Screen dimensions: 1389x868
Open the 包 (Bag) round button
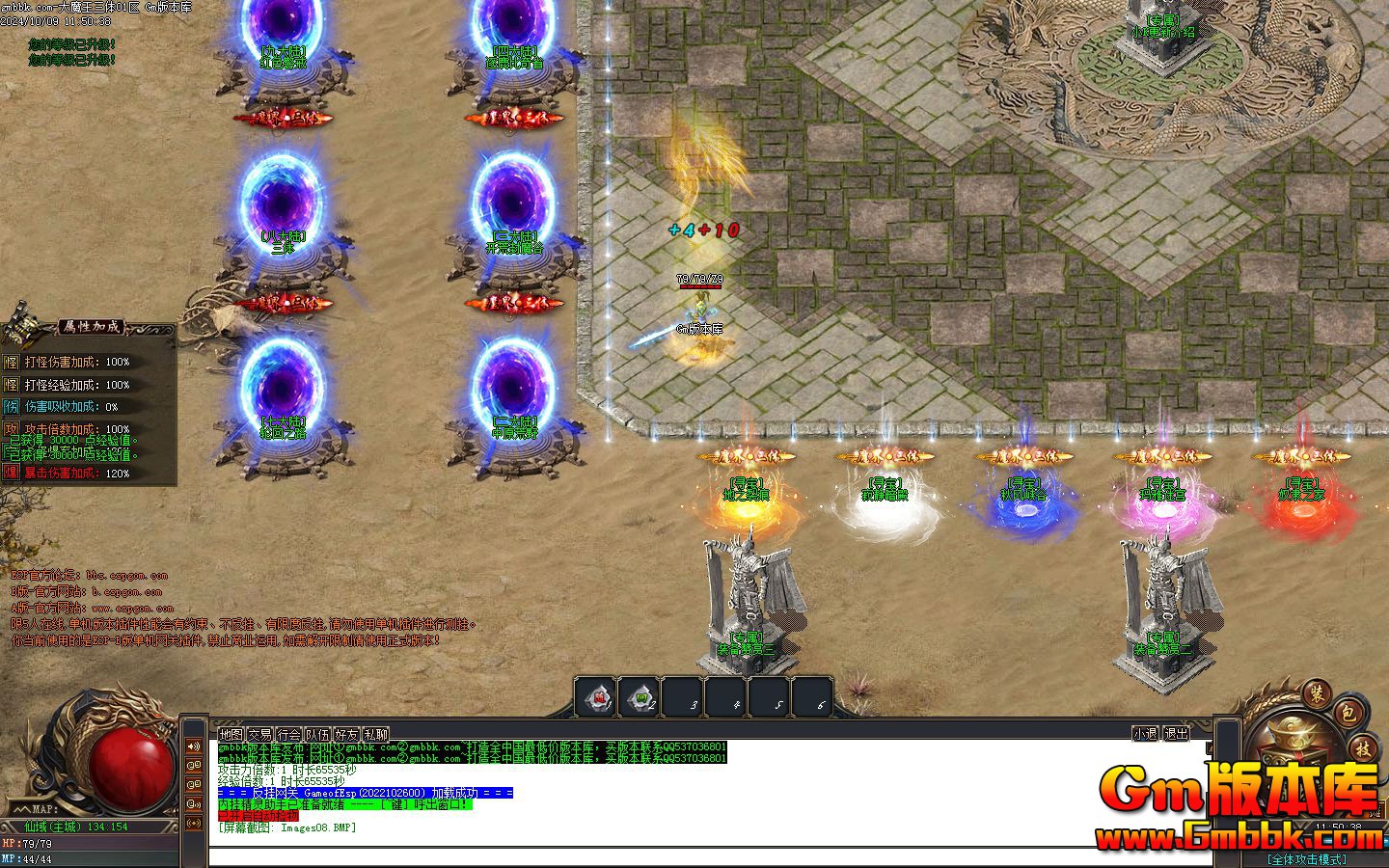coord(1348,714)
